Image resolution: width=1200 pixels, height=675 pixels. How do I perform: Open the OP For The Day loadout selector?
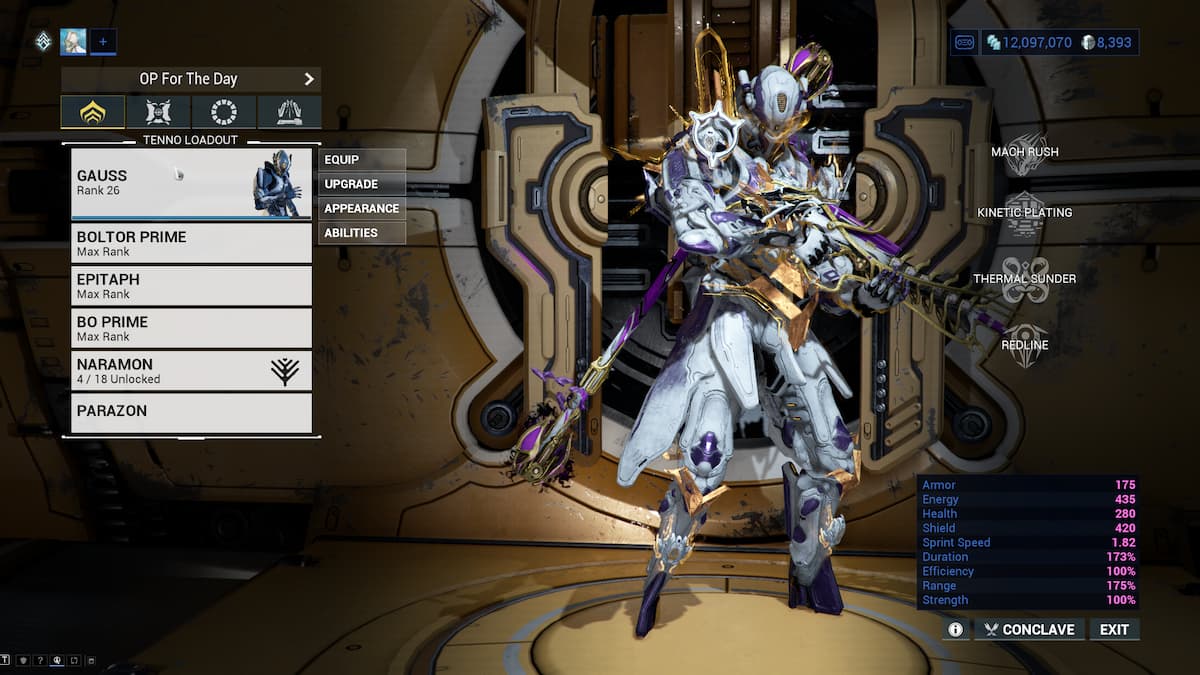[190, 79]
